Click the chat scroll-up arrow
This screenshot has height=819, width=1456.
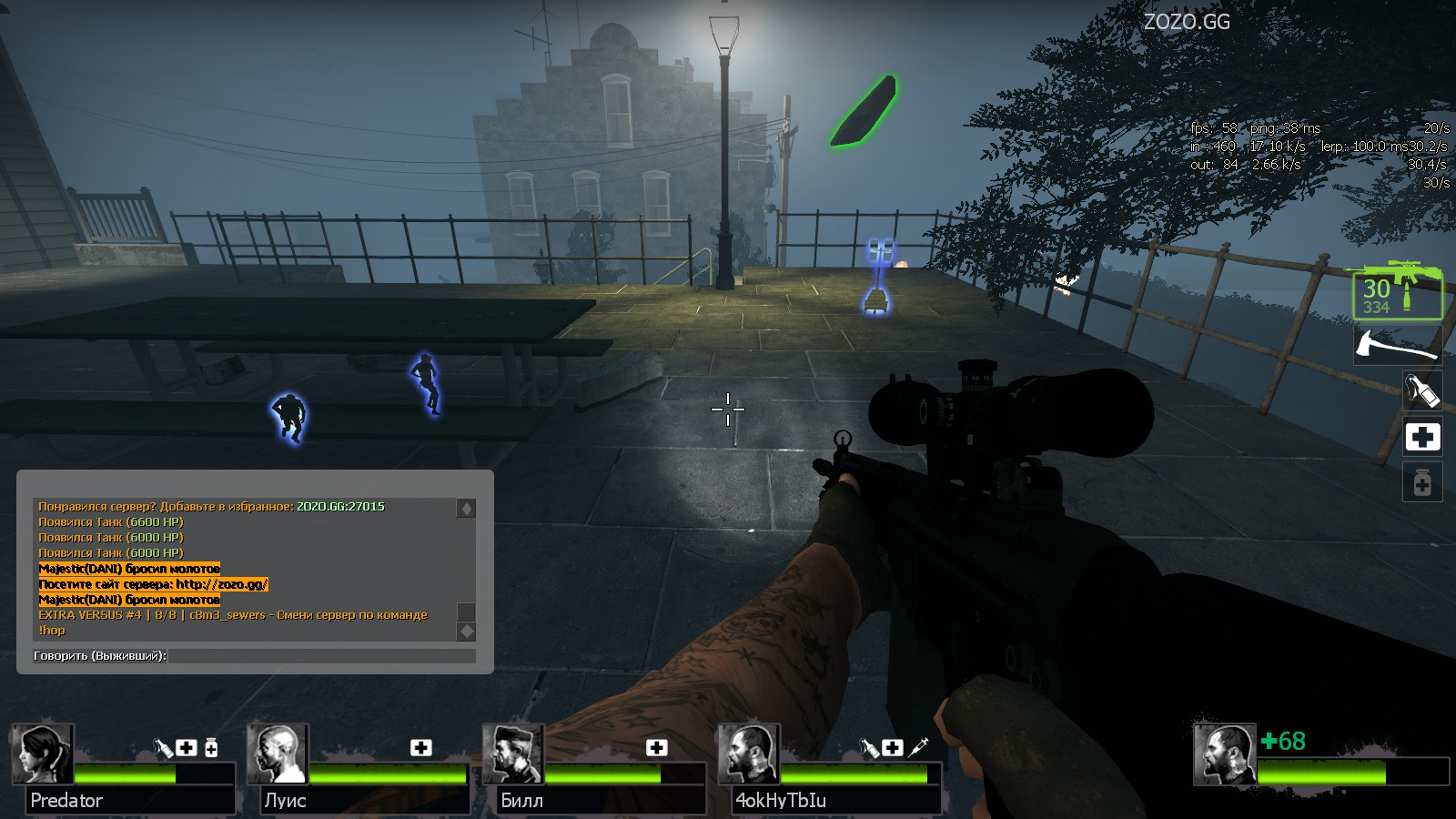coord(466,509)
